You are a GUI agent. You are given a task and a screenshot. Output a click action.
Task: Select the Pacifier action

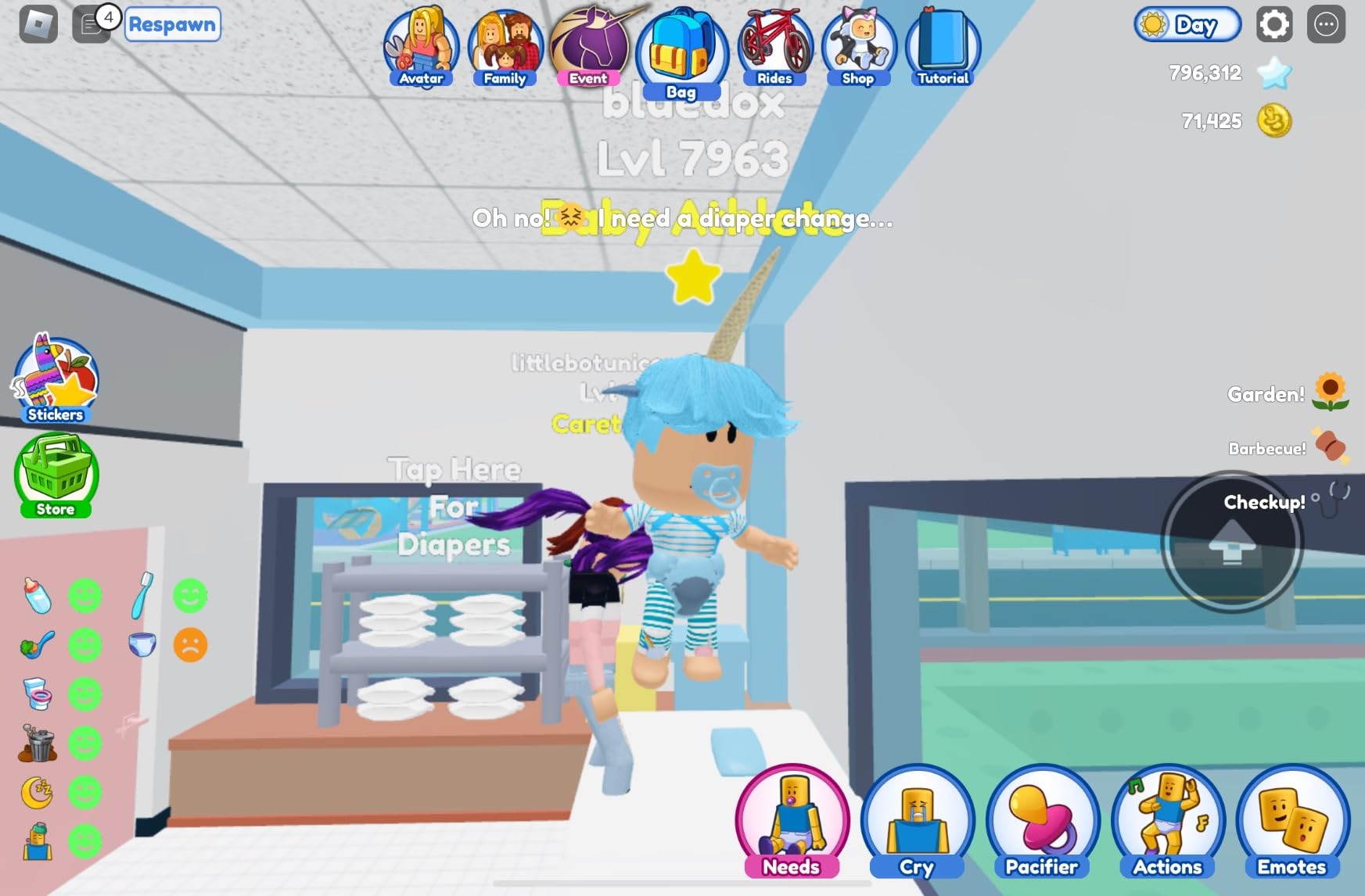click(1042, 821)
